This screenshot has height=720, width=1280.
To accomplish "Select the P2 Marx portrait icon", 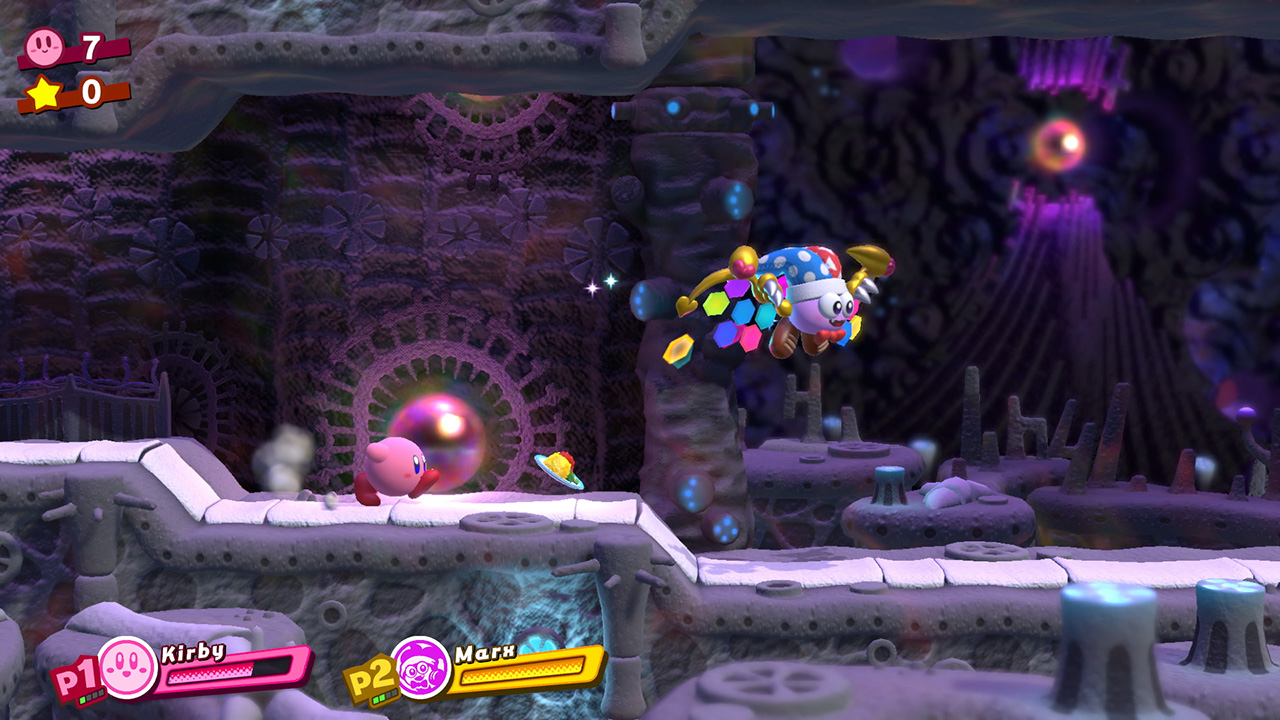I will pyautogui.click(x=421, y=667).
